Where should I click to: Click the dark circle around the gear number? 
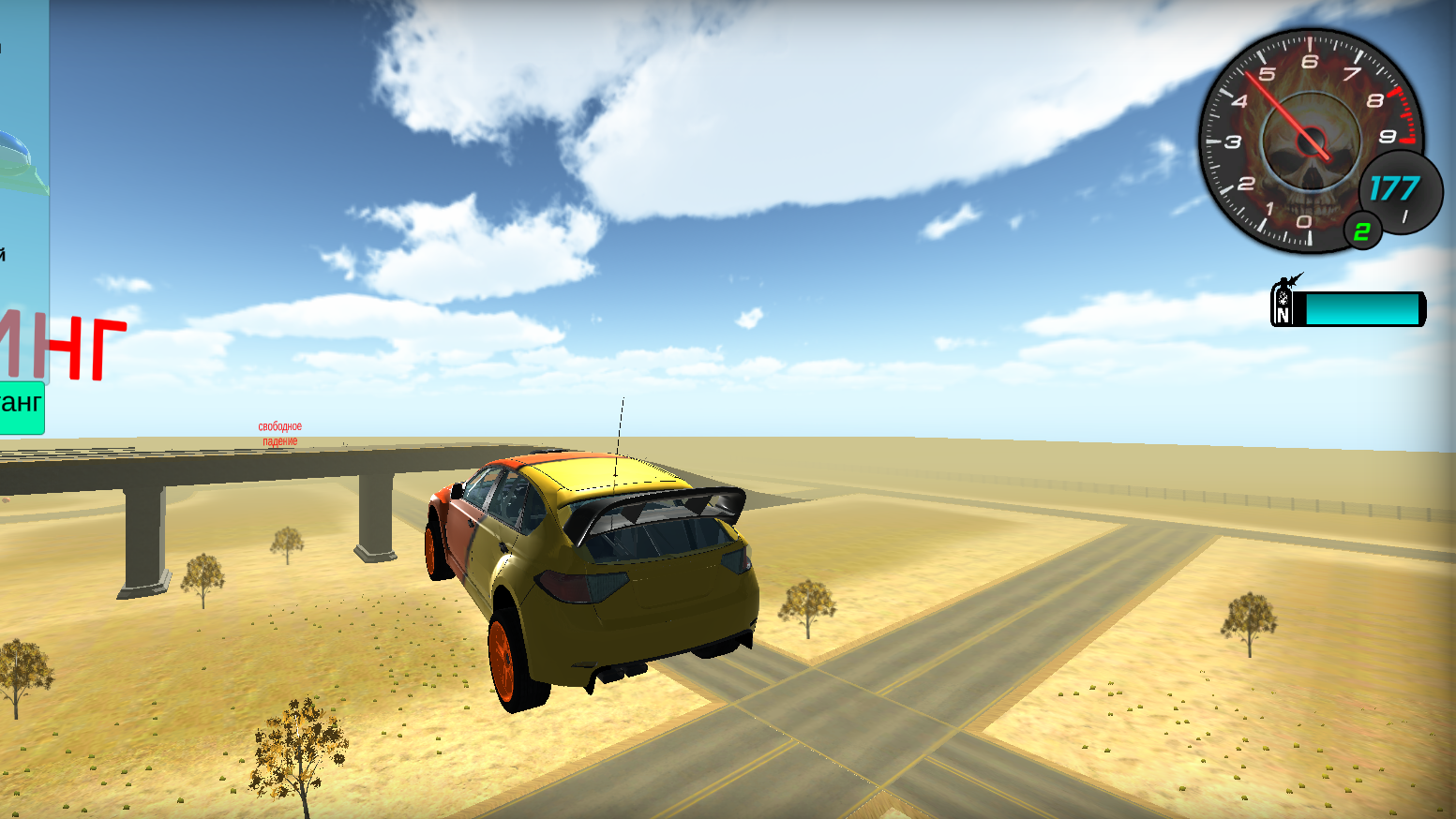click(1364, 232)
